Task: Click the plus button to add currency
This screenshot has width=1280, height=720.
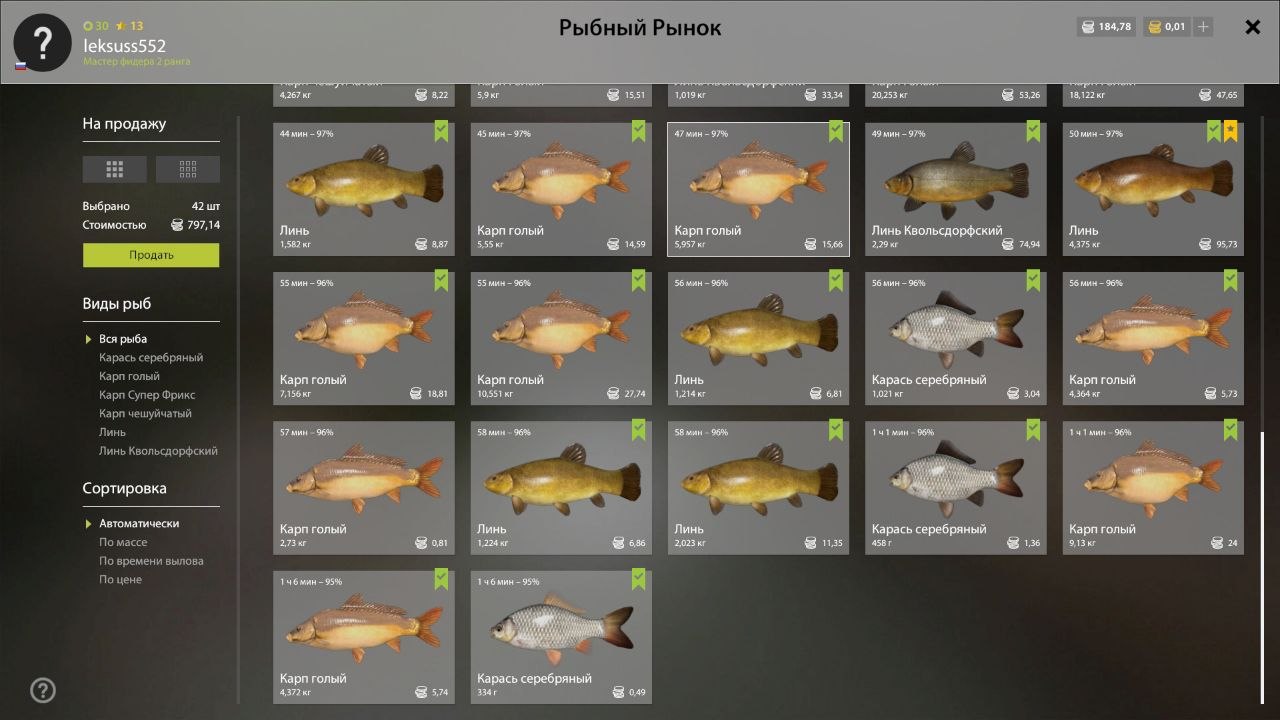Action: [x=1203, y=27]
